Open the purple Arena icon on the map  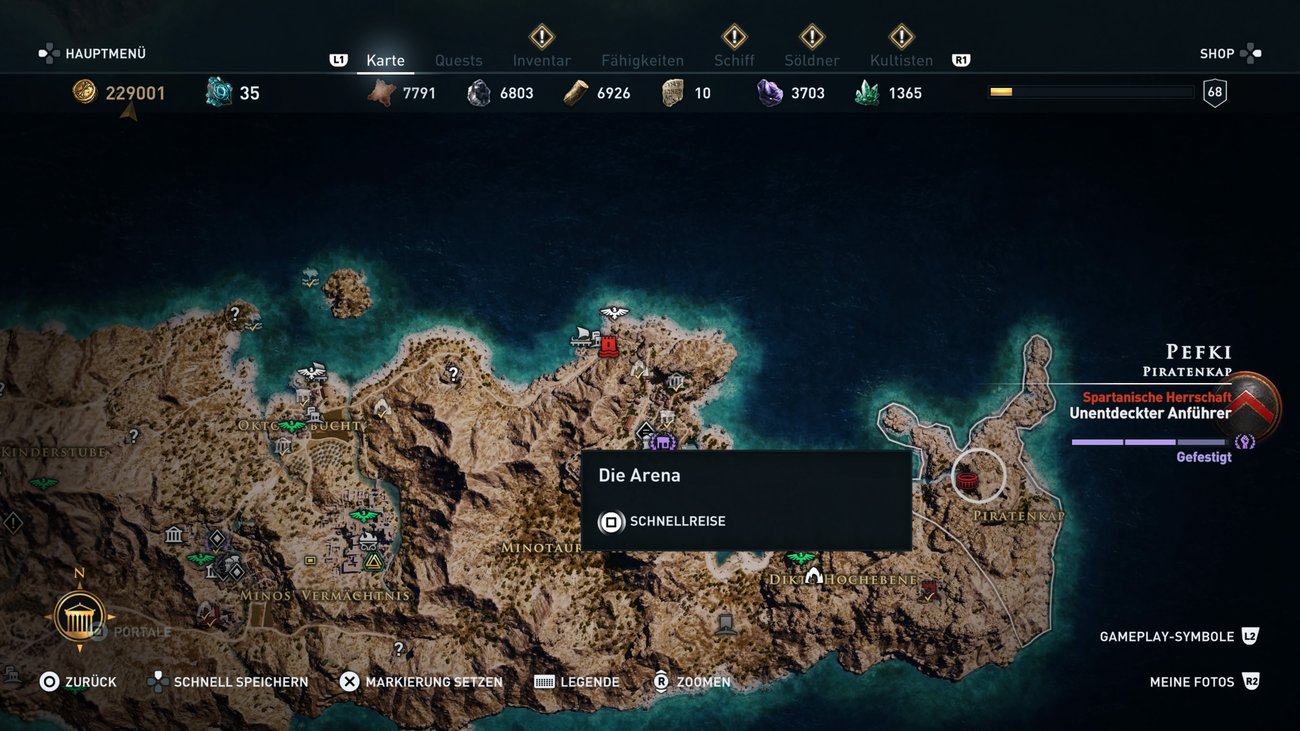point(661,443)
